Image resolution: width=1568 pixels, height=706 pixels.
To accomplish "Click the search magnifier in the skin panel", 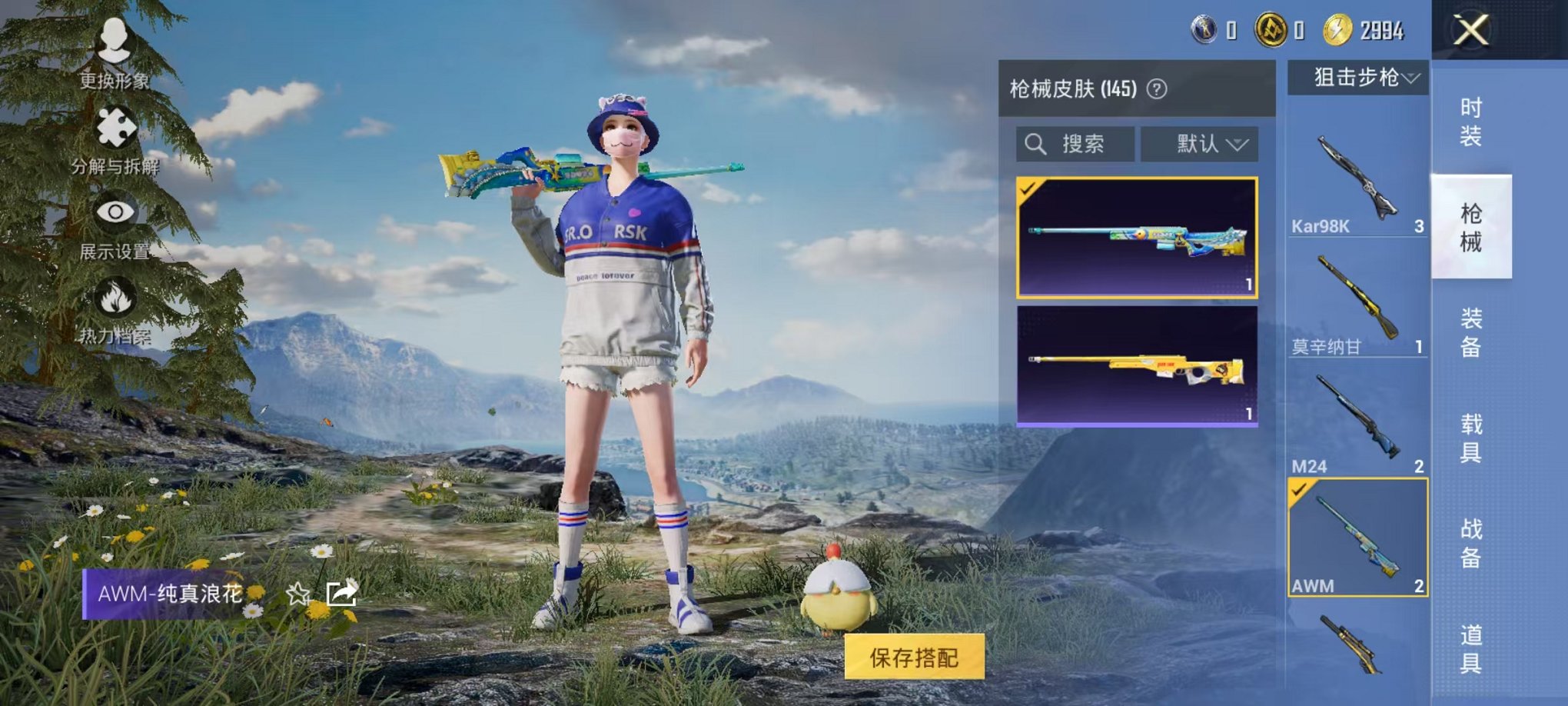I will point(1035,142).
